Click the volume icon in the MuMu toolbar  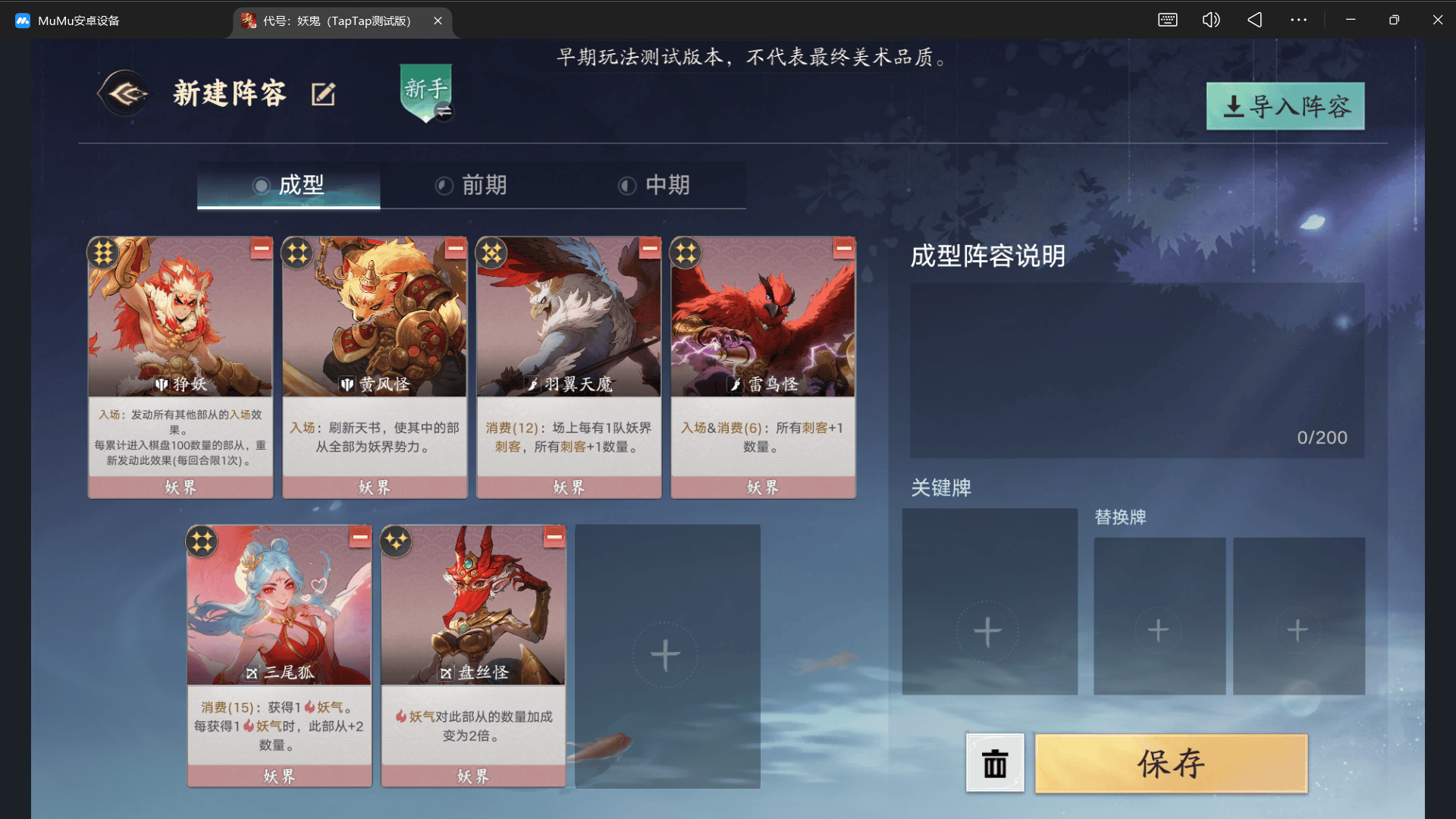point(1210,20)
